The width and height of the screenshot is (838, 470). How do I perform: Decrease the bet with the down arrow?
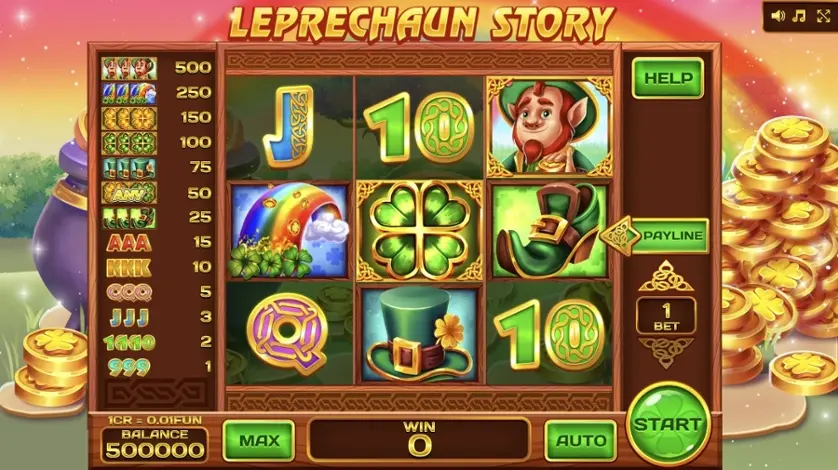[666, 351]
